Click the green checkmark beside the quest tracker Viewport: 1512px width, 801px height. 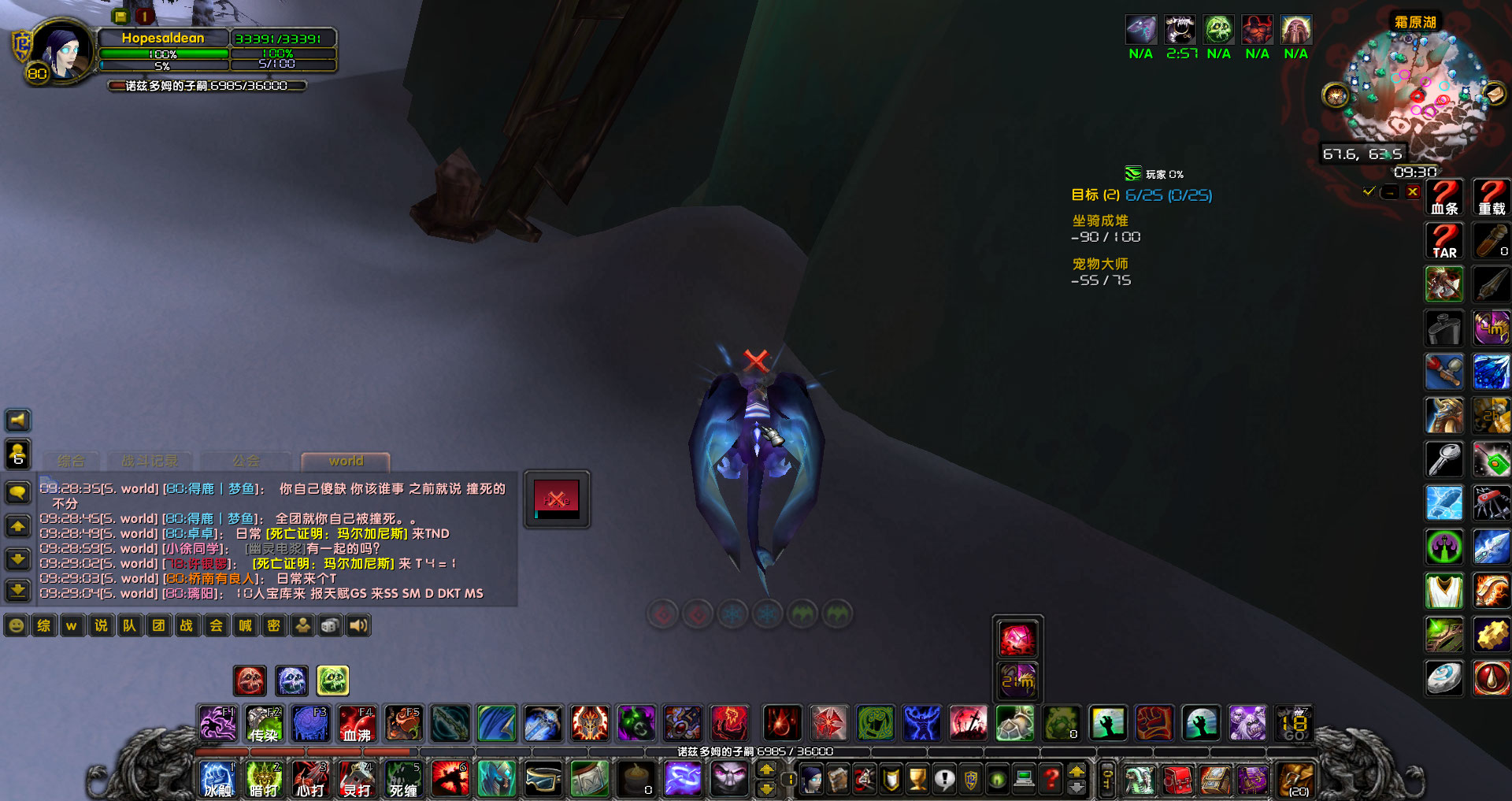point(1368,191)
